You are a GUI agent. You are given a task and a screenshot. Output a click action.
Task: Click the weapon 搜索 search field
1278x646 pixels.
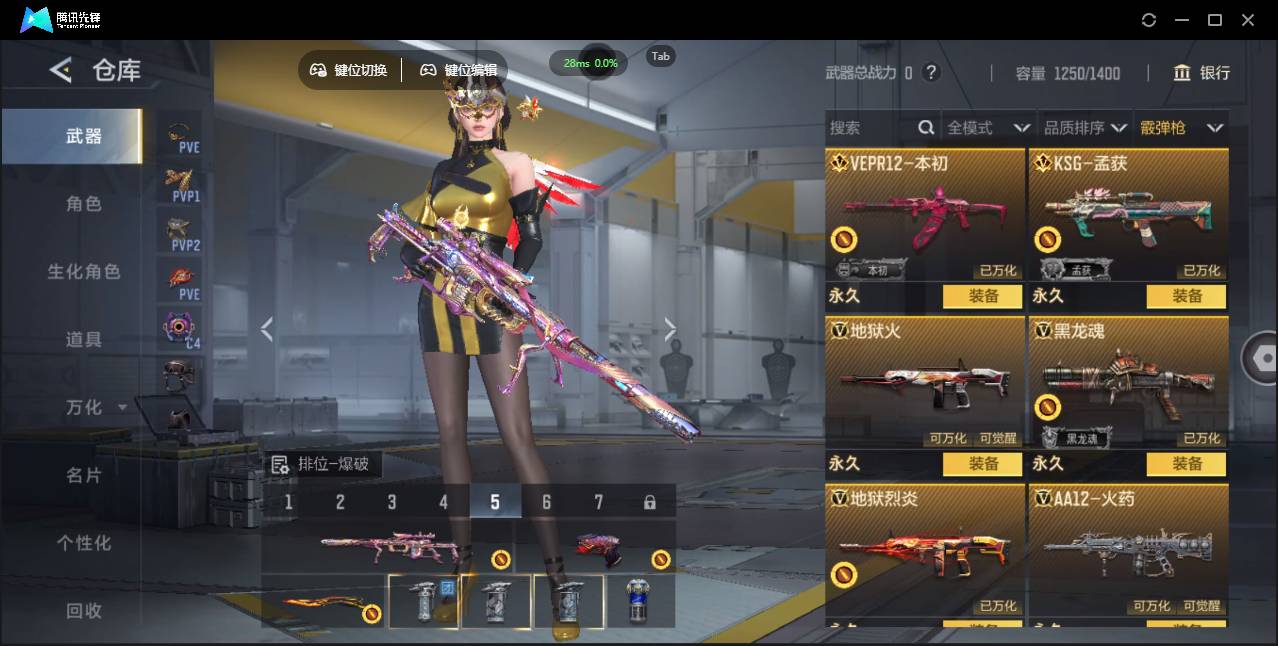pyautogui.click(x=870, y=128)
